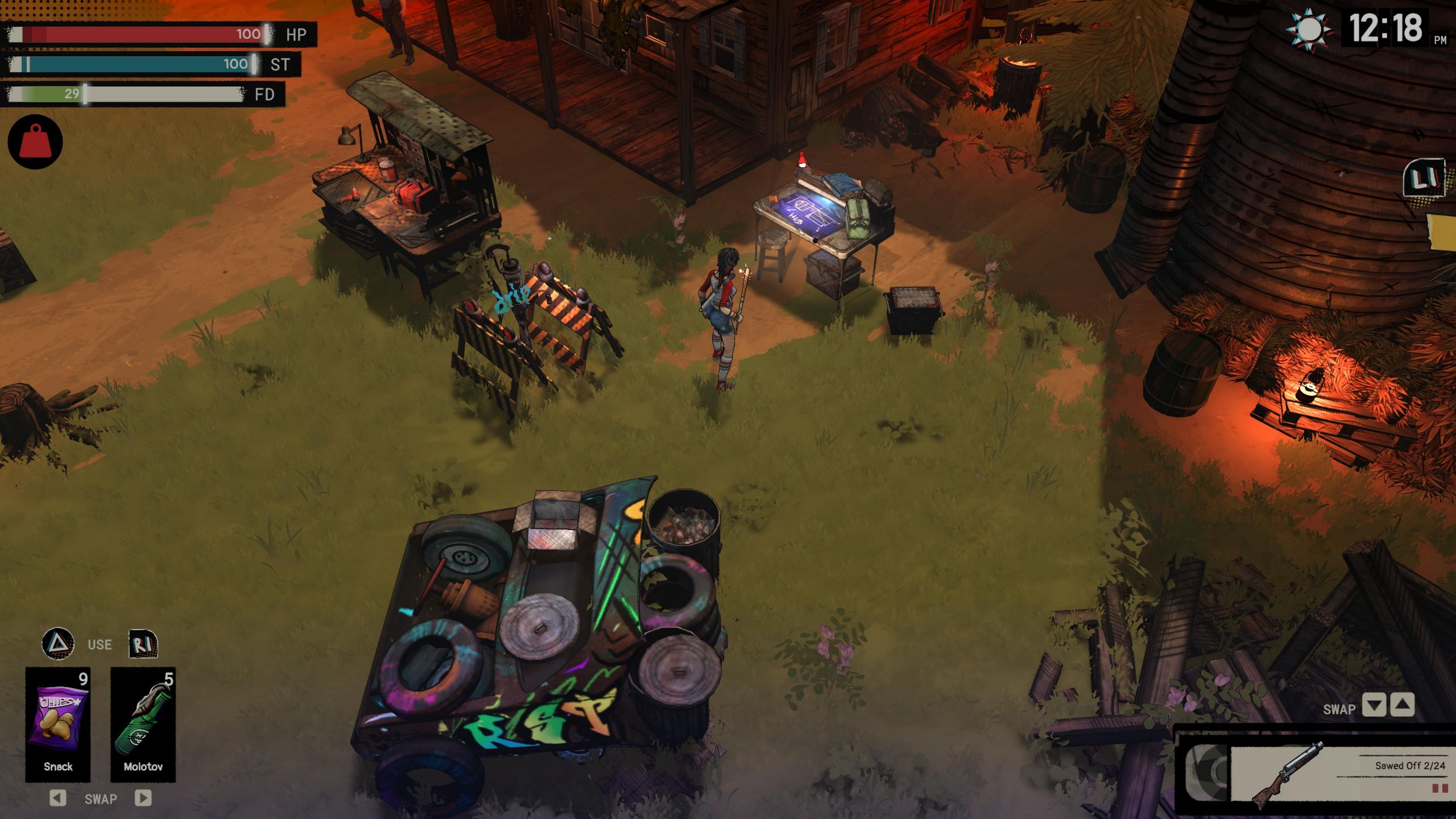Click the right item swap arrow

[x=143, y=798]
